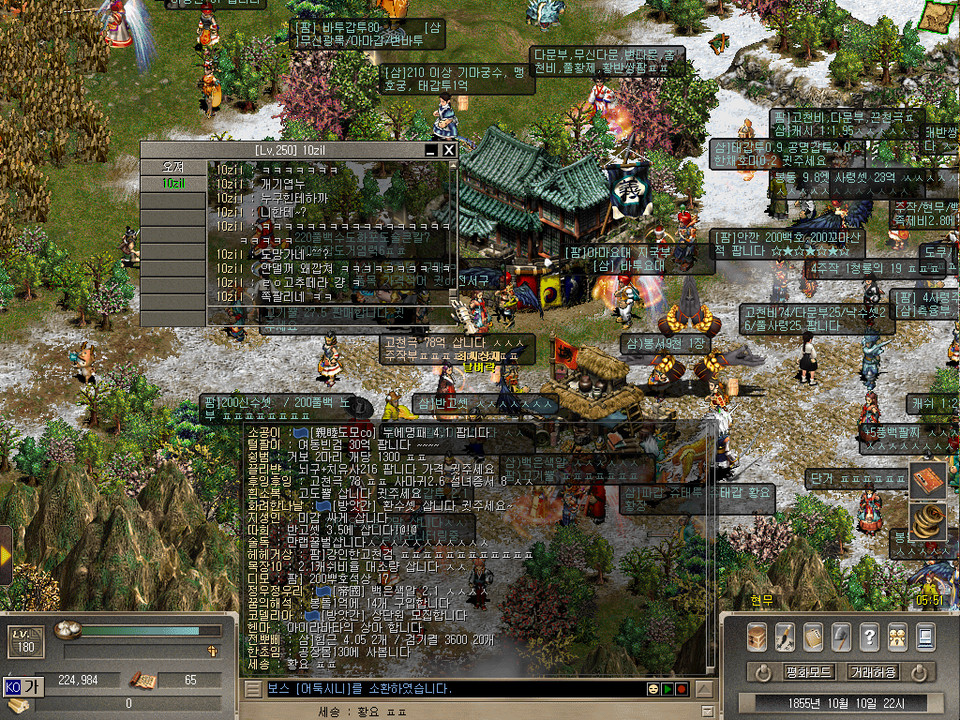Click the Lv. 180 level badge
The image size is (960, 720).
click(x=25, y=641)
